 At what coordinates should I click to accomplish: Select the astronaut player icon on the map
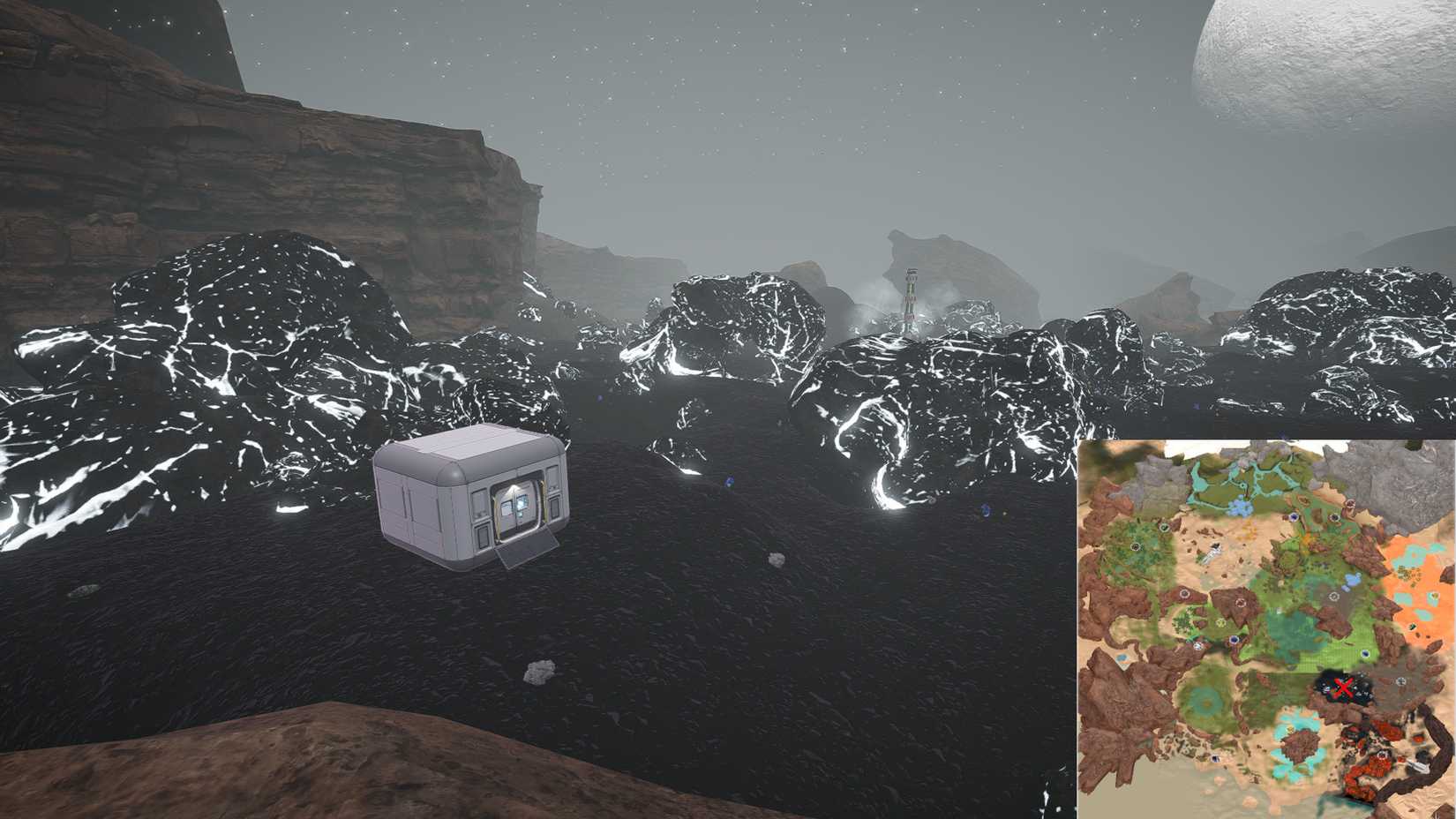click(1214, 551)
